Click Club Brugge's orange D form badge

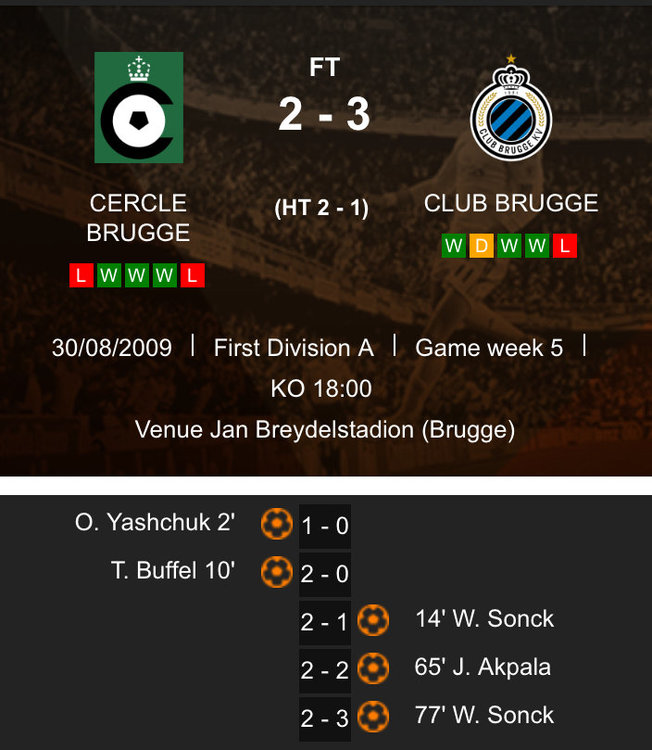tap(482, 246)
